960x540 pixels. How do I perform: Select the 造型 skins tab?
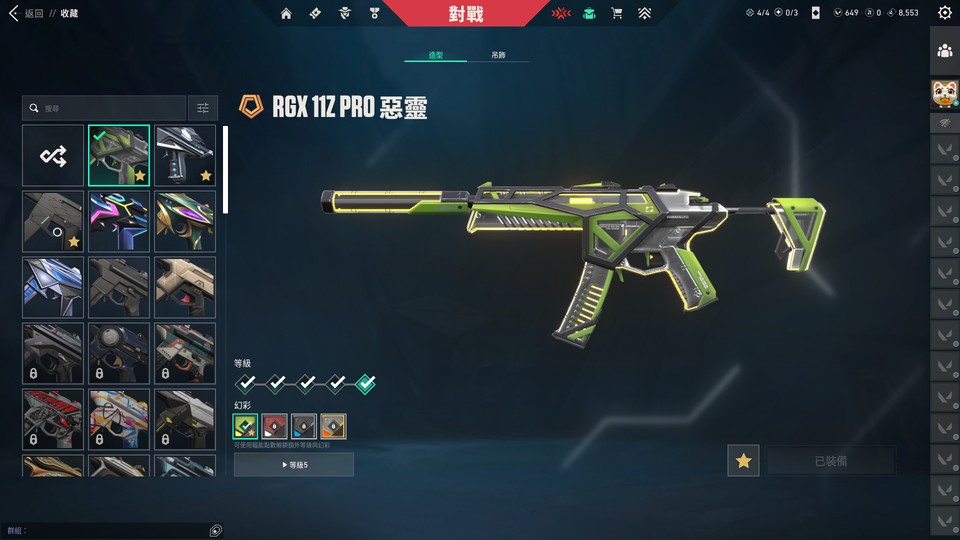436,55
